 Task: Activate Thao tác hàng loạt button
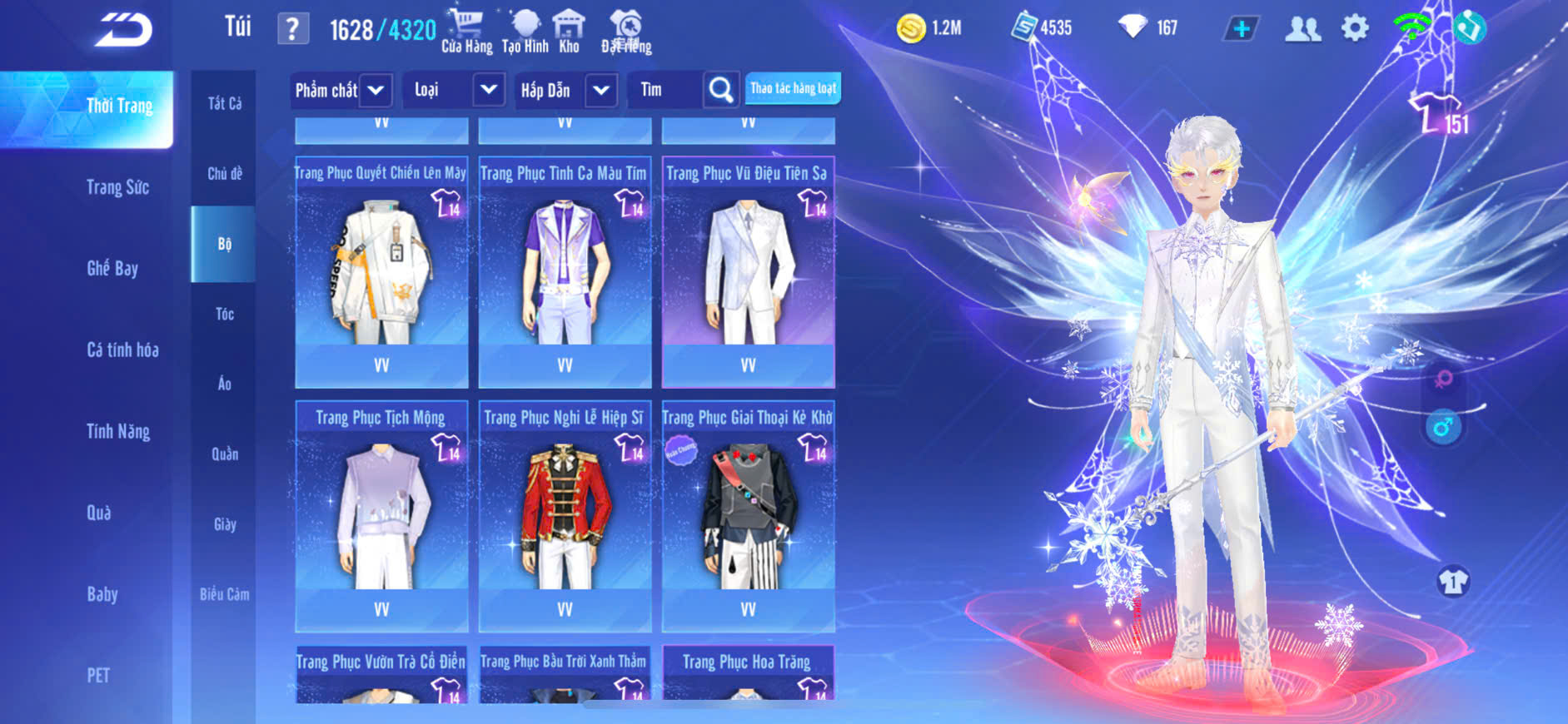tap(793, 88)
